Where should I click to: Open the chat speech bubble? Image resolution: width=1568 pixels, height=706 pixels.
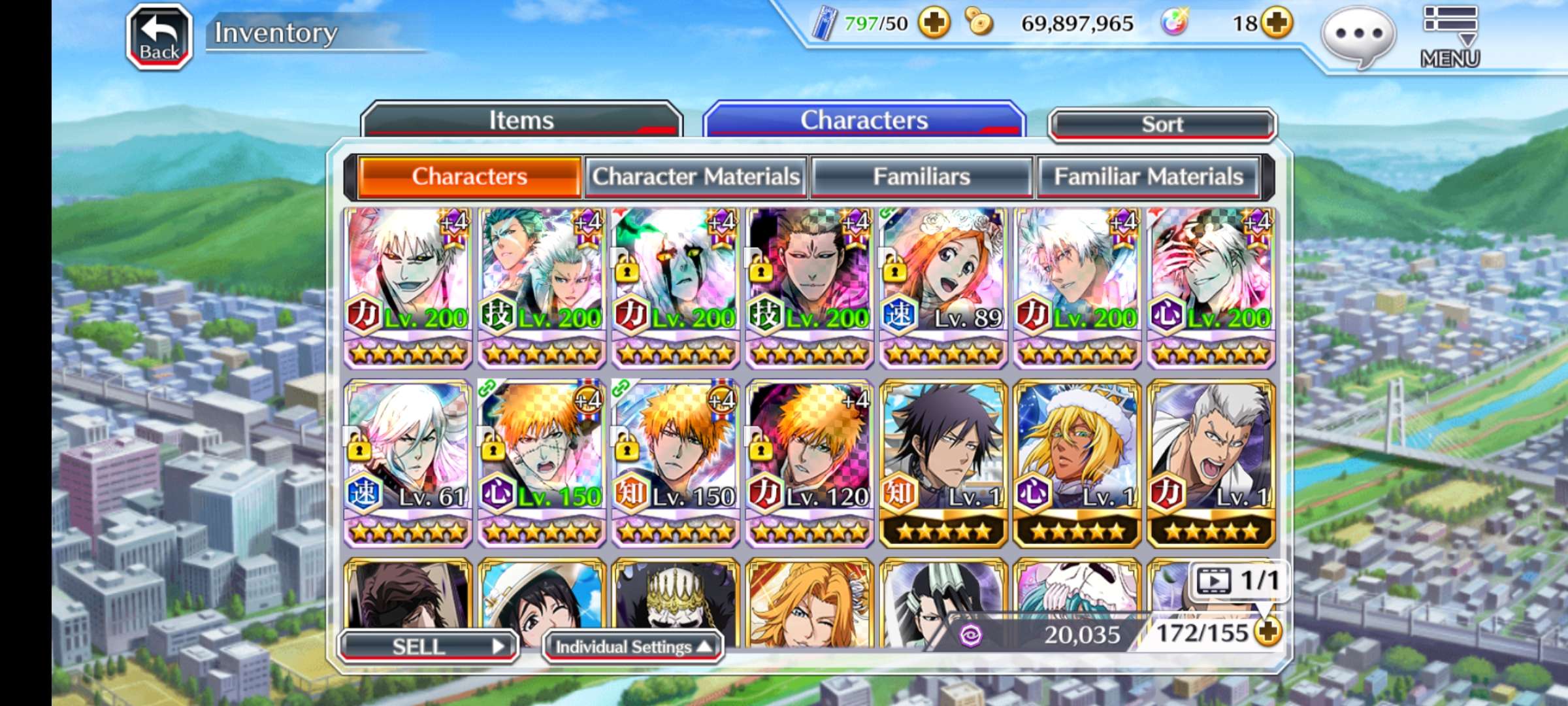pos(1358,36)
